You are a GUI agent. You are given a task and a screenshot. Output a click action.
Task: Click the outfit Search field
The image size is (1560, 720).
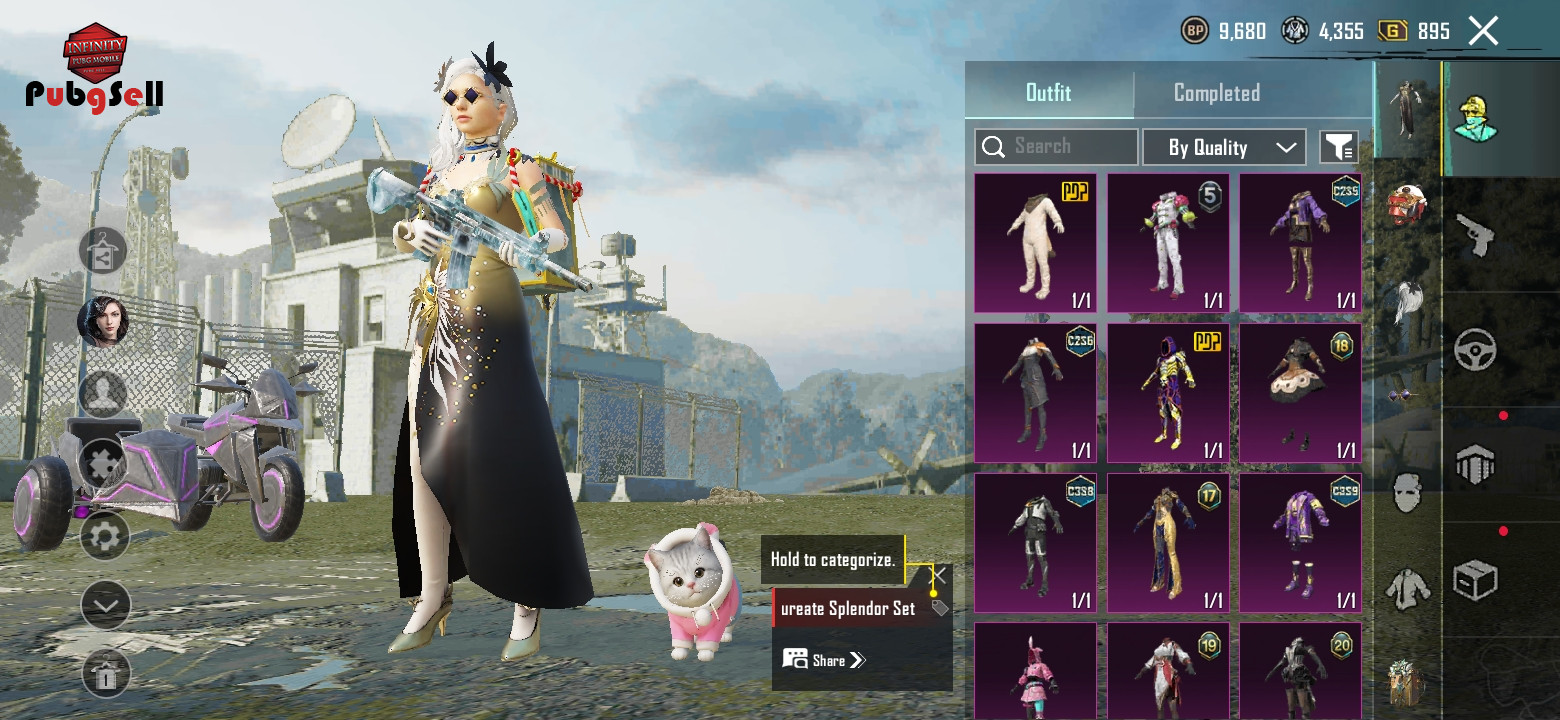click(x=1056, y=147)
